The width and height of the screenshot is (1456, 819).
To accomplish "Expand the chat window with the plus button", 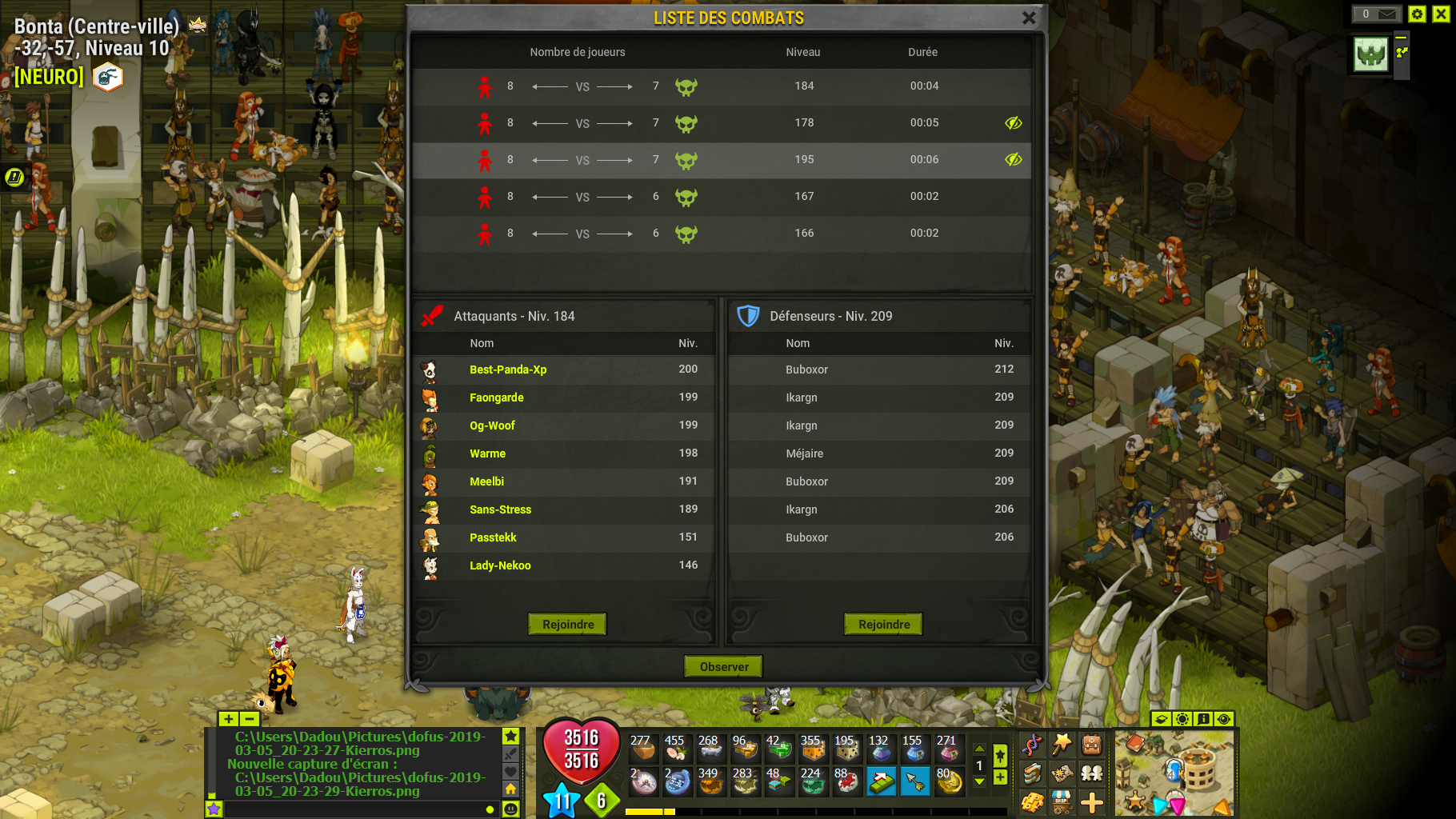I will tap(229, 719).
